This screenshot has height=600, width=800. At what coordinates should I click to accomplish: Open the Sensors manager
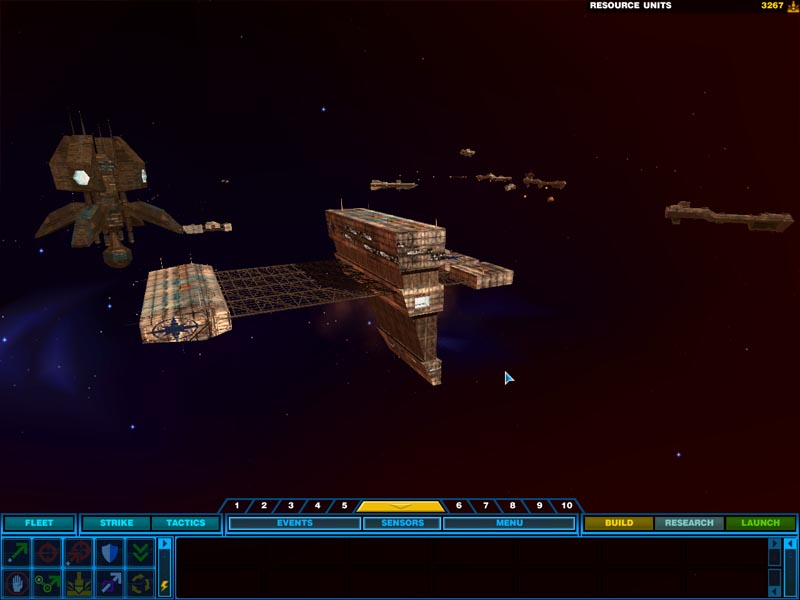[x=402, y=523]
